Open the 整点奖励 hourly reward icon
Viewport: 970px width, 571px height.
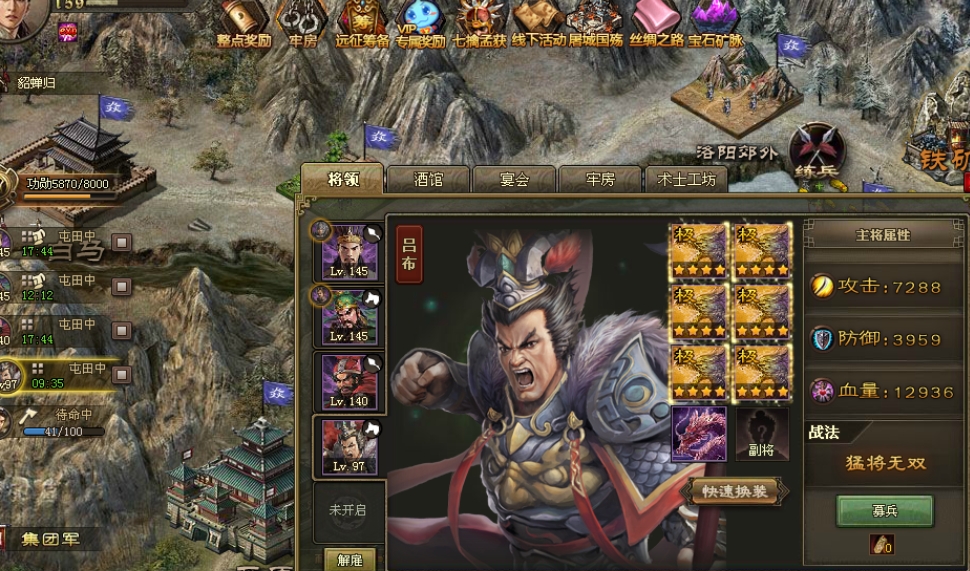[x=244, y=22]
